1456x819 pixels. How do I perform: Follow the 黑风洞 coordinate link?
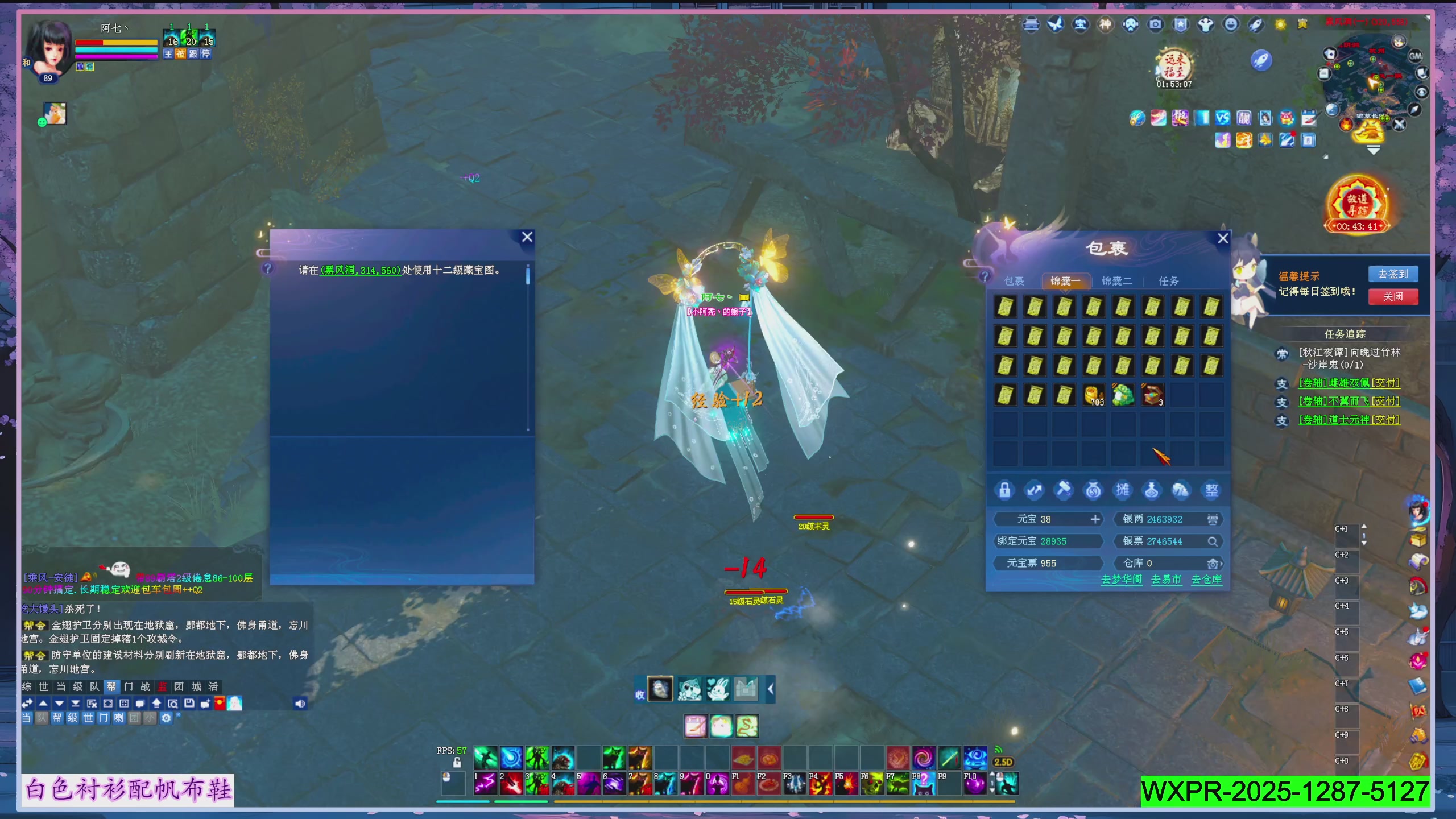(x=361, y=271)
